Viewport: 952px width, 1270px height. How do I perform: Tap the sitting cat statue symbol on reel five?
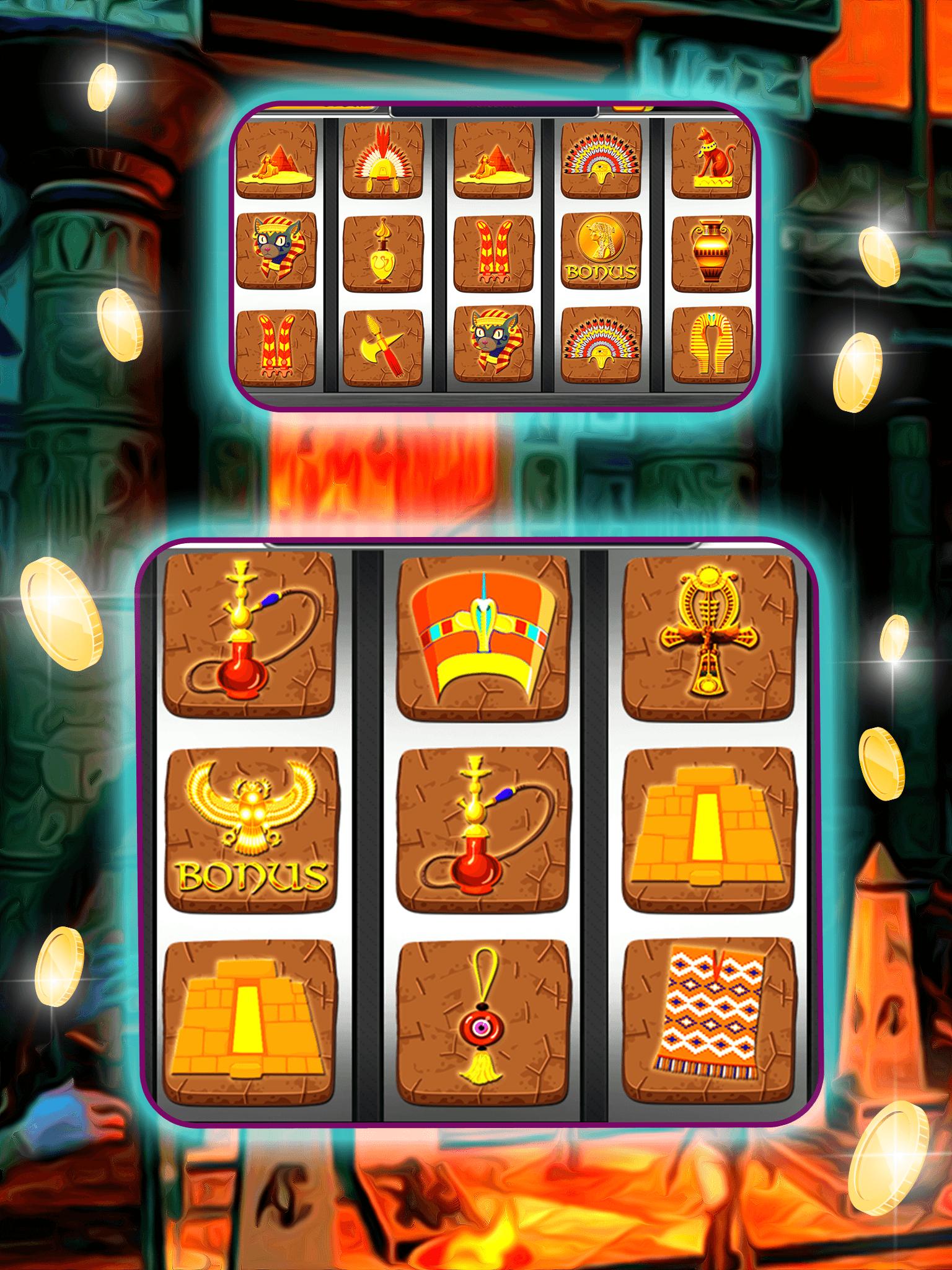710,158
